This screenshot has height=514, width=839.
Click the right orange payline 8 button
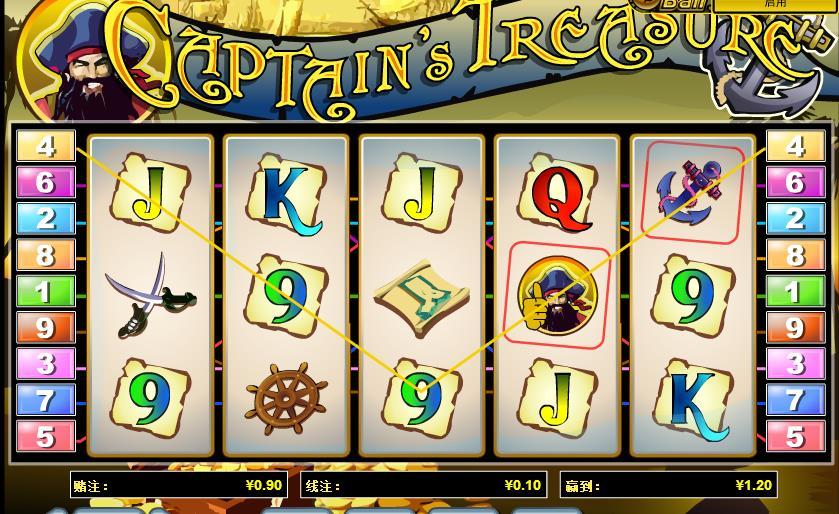point(795,255)
